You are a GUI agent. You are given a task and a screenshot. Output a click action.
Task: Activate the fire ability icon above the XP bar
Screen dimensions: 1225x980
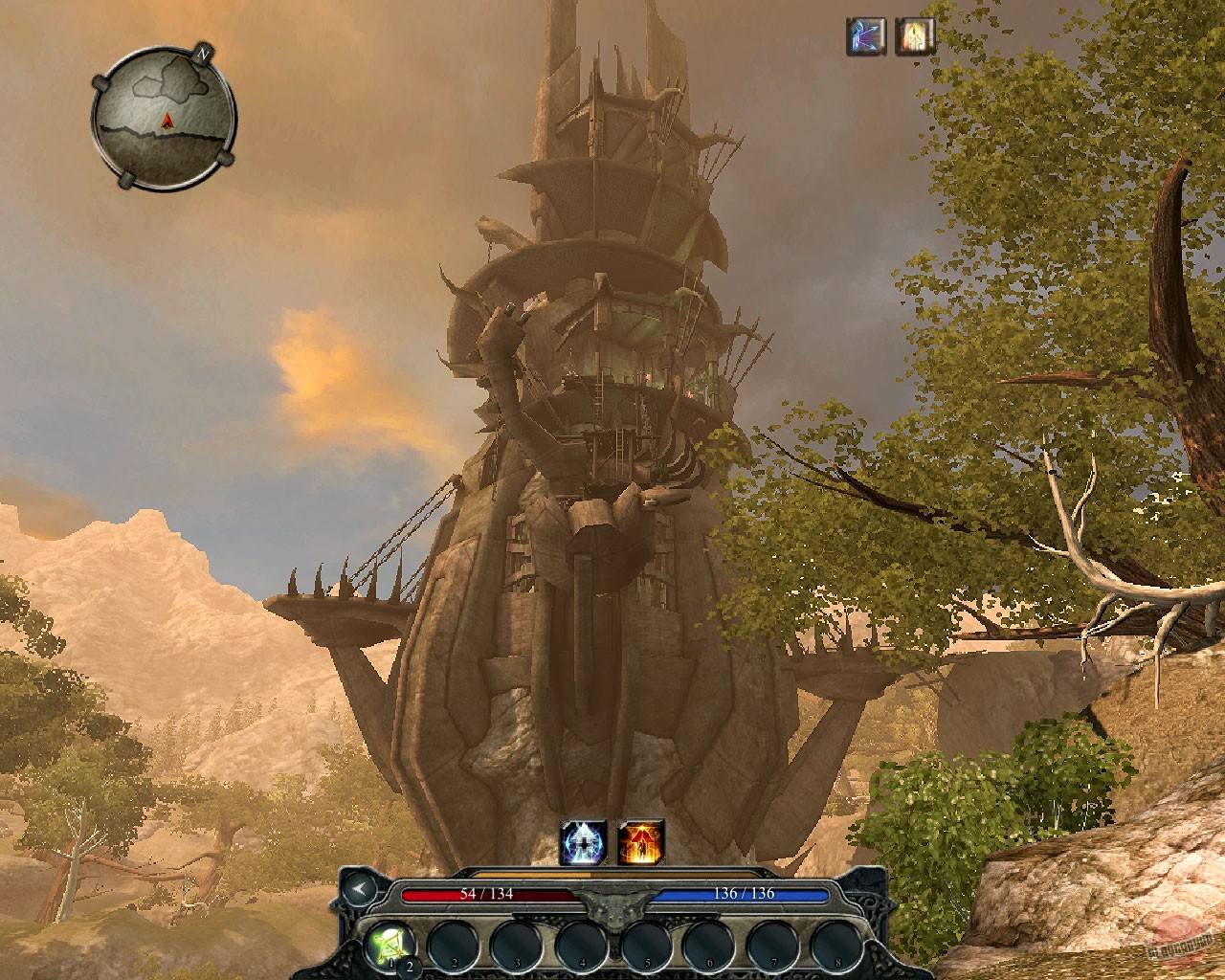pos(639,839)
